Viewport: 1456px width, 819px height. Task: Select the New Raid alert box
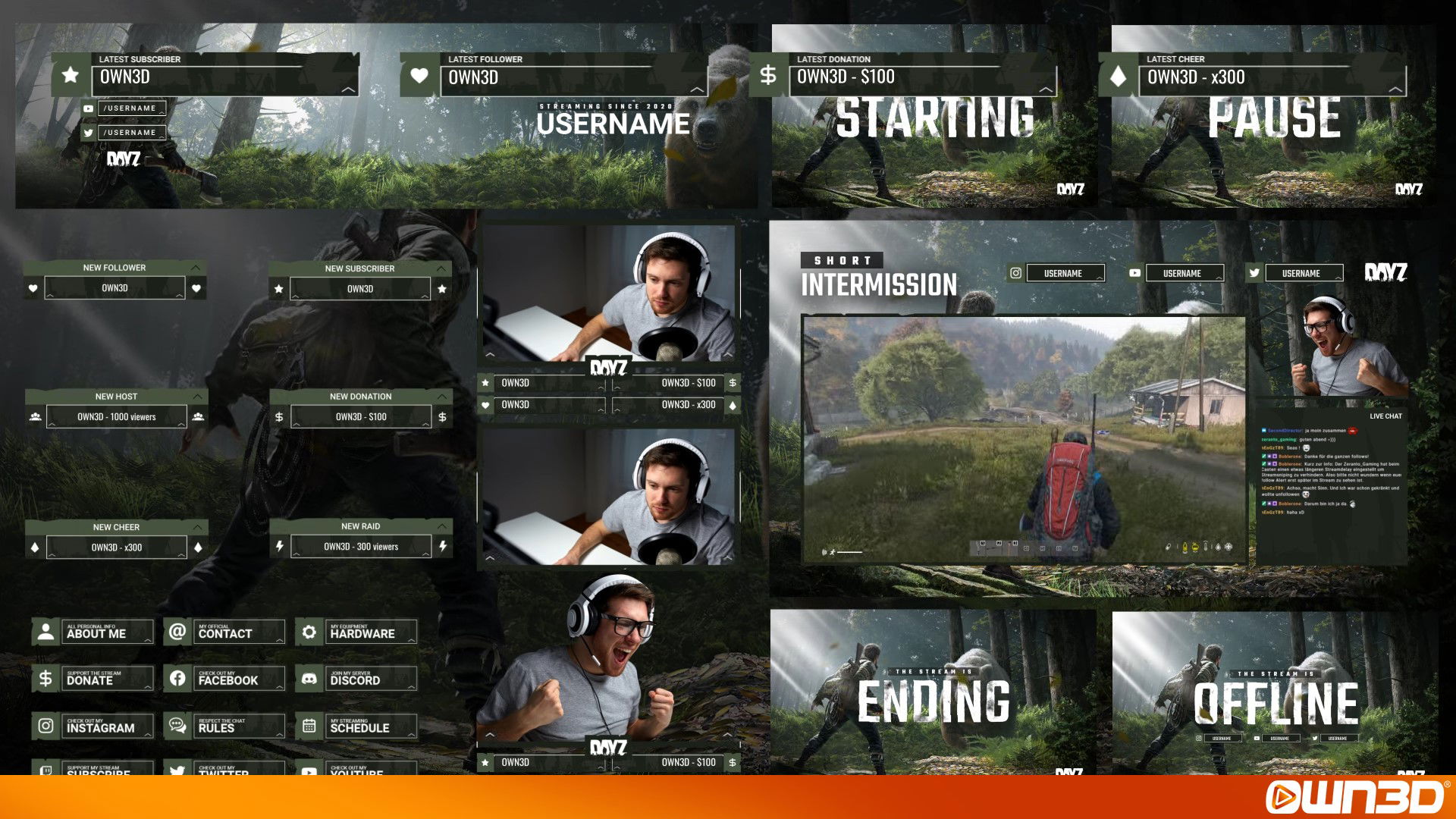361,539
